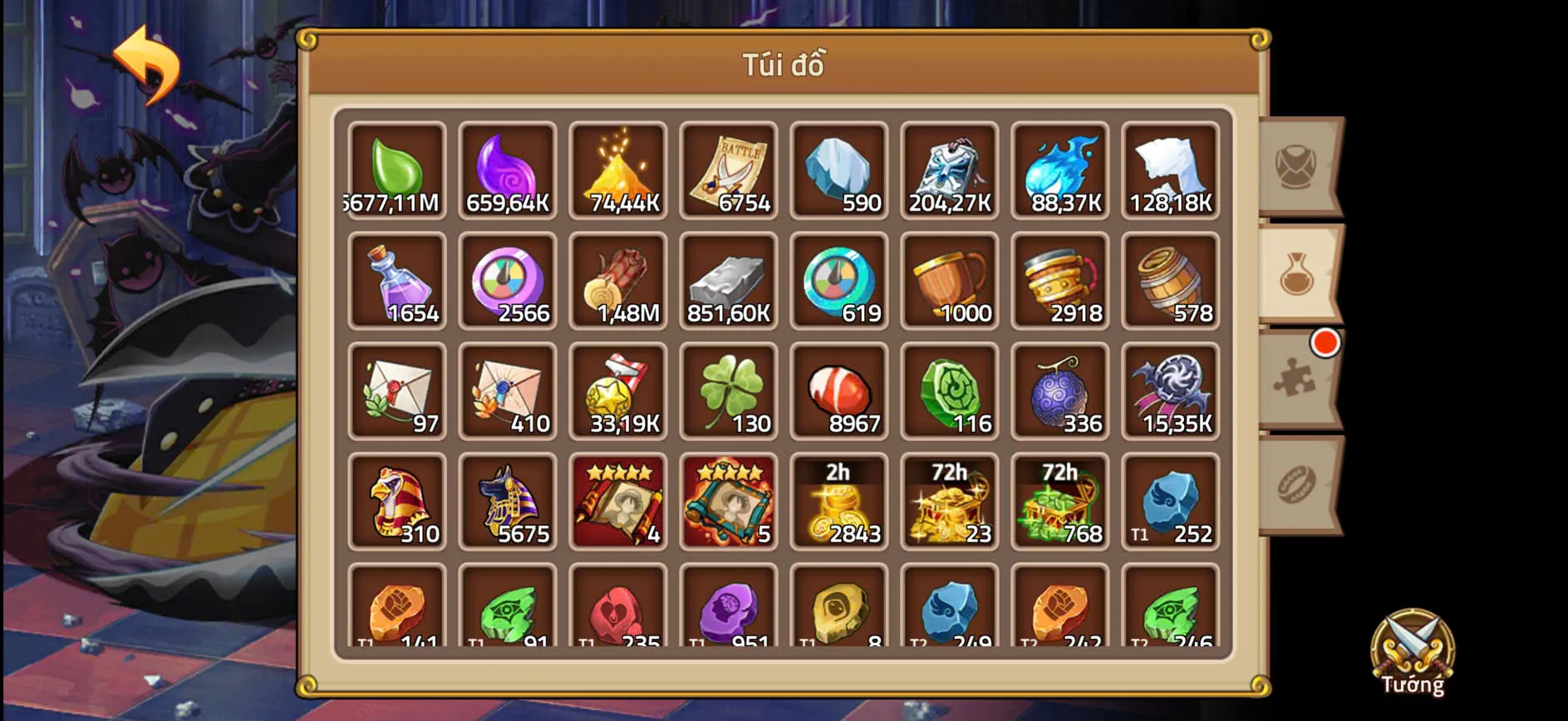Screen dimensions: 1568x721
Task: Open the purple potion bottle item
Action: (x=397, y=281)
